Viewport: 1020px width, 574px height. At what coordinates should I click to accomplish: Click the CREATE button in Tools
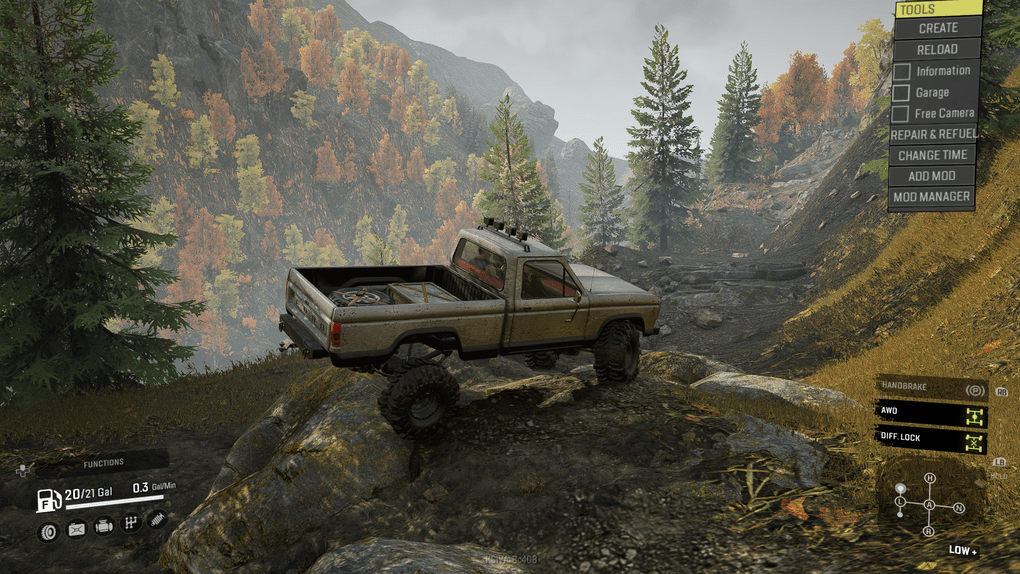point(937,28)
